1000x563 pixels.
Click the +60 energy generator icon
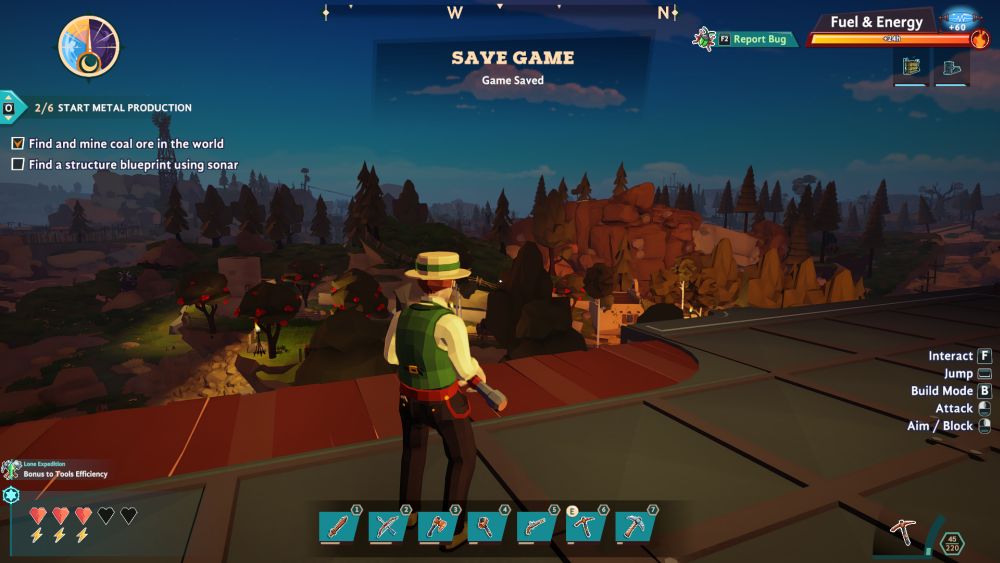coord(959,20)
